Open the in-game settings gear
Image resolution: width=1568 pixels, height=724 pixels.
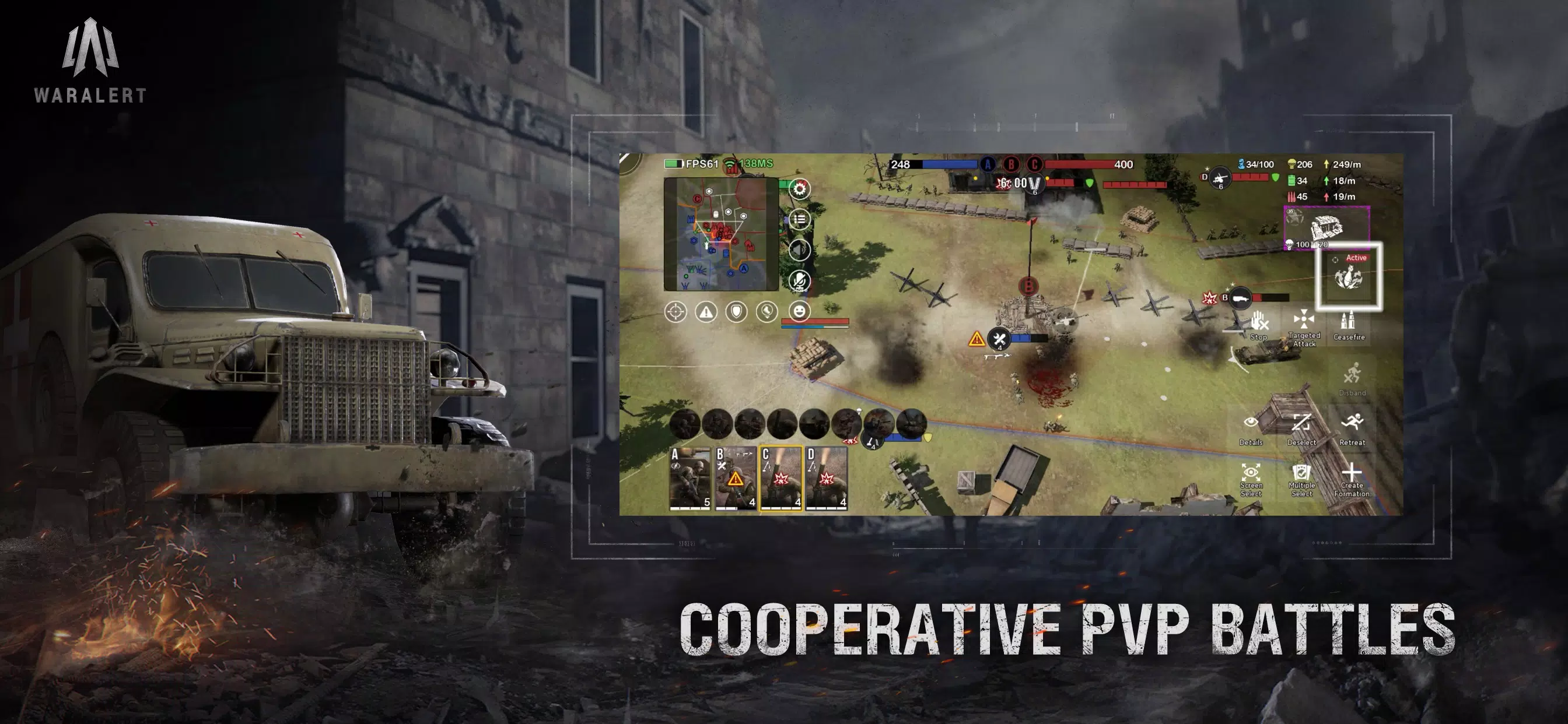tap(799, 188)
